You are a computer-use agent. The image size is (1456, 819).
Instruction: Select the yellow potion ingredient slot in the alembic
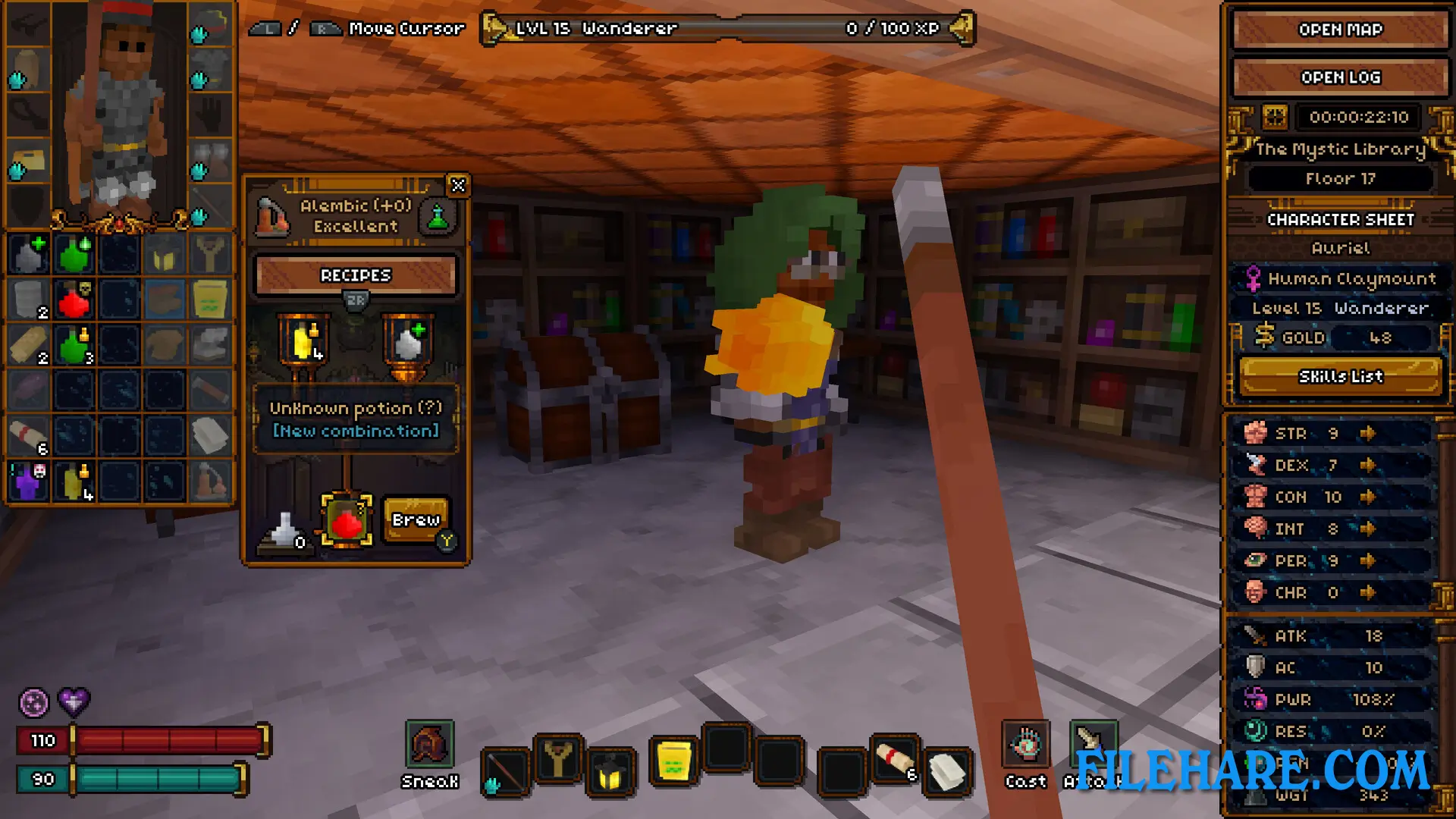click(x=303, y=341)
